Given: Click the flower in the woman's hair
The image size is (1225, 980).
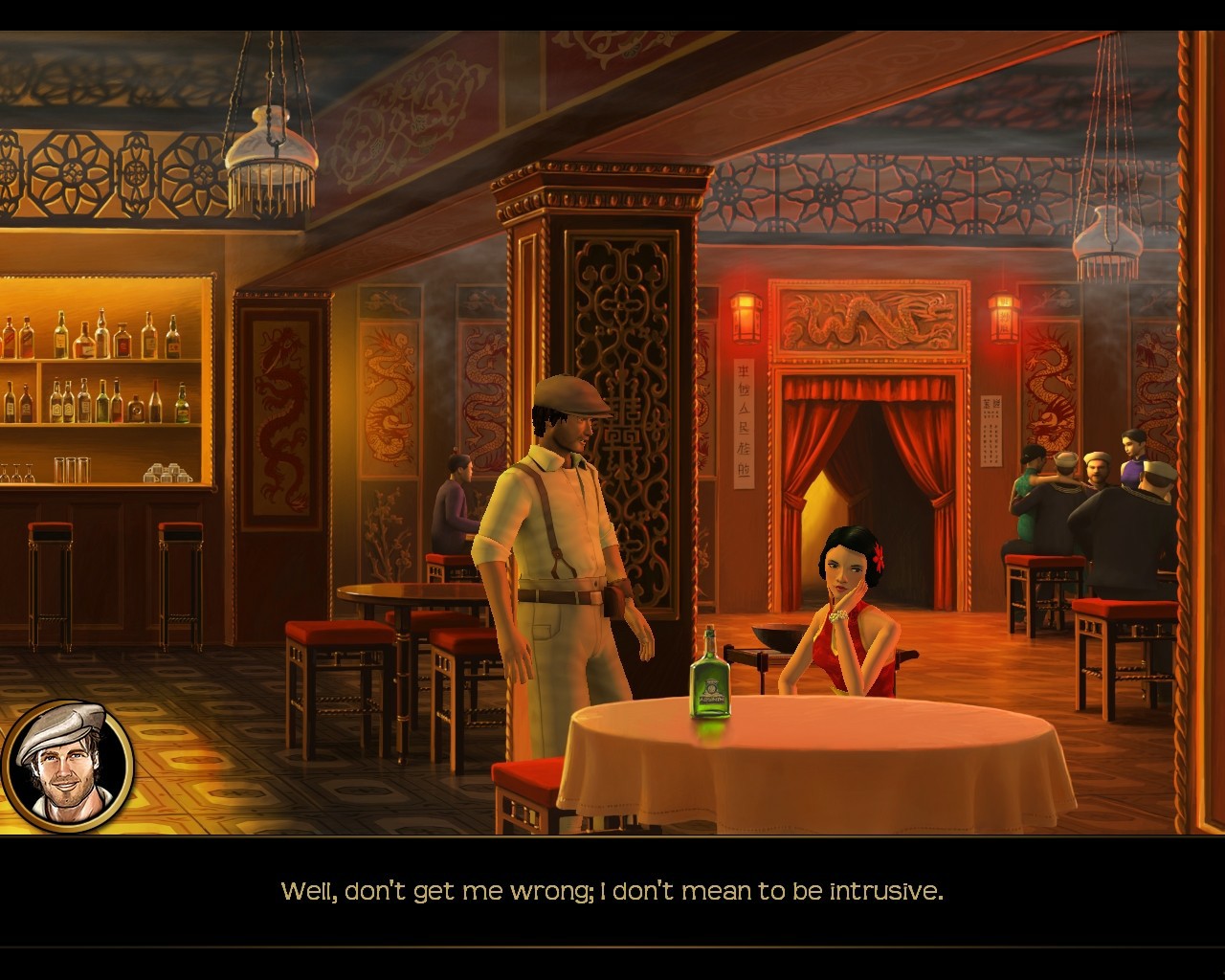Looking at the screenshot, I should click(x=878, y=557).
